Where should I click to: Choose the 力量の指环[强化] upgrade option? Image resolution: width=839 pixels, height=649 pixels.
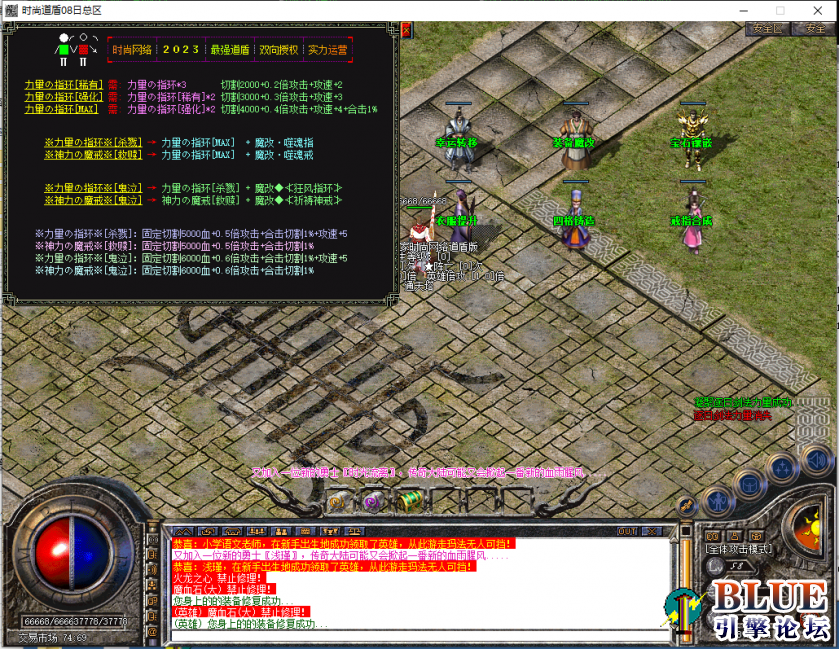pos(64,96)
